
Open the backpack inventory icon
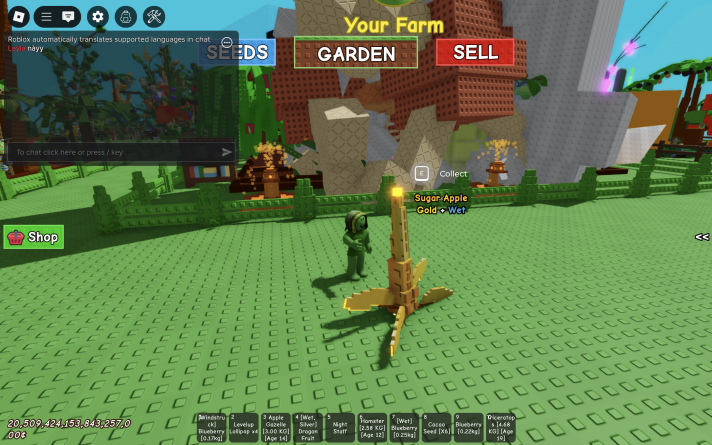click(x=125, y=16)
